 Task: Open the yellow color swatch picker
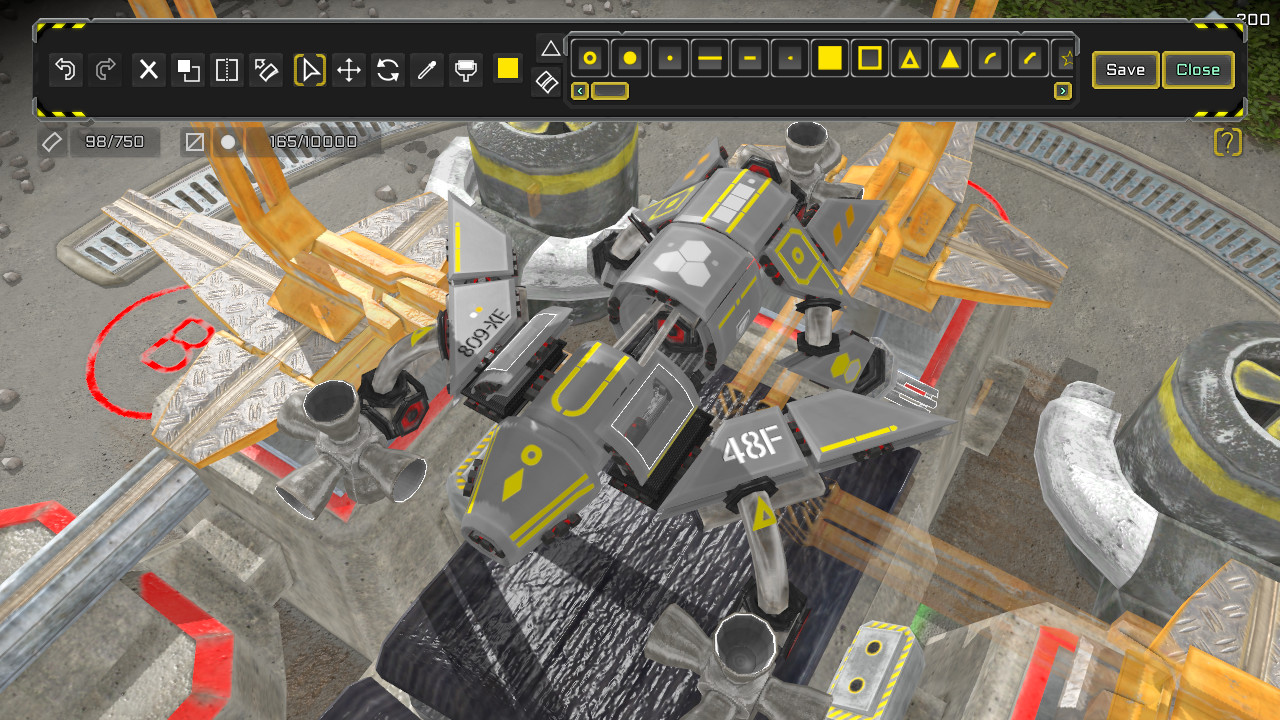click(x=507, y=70)
